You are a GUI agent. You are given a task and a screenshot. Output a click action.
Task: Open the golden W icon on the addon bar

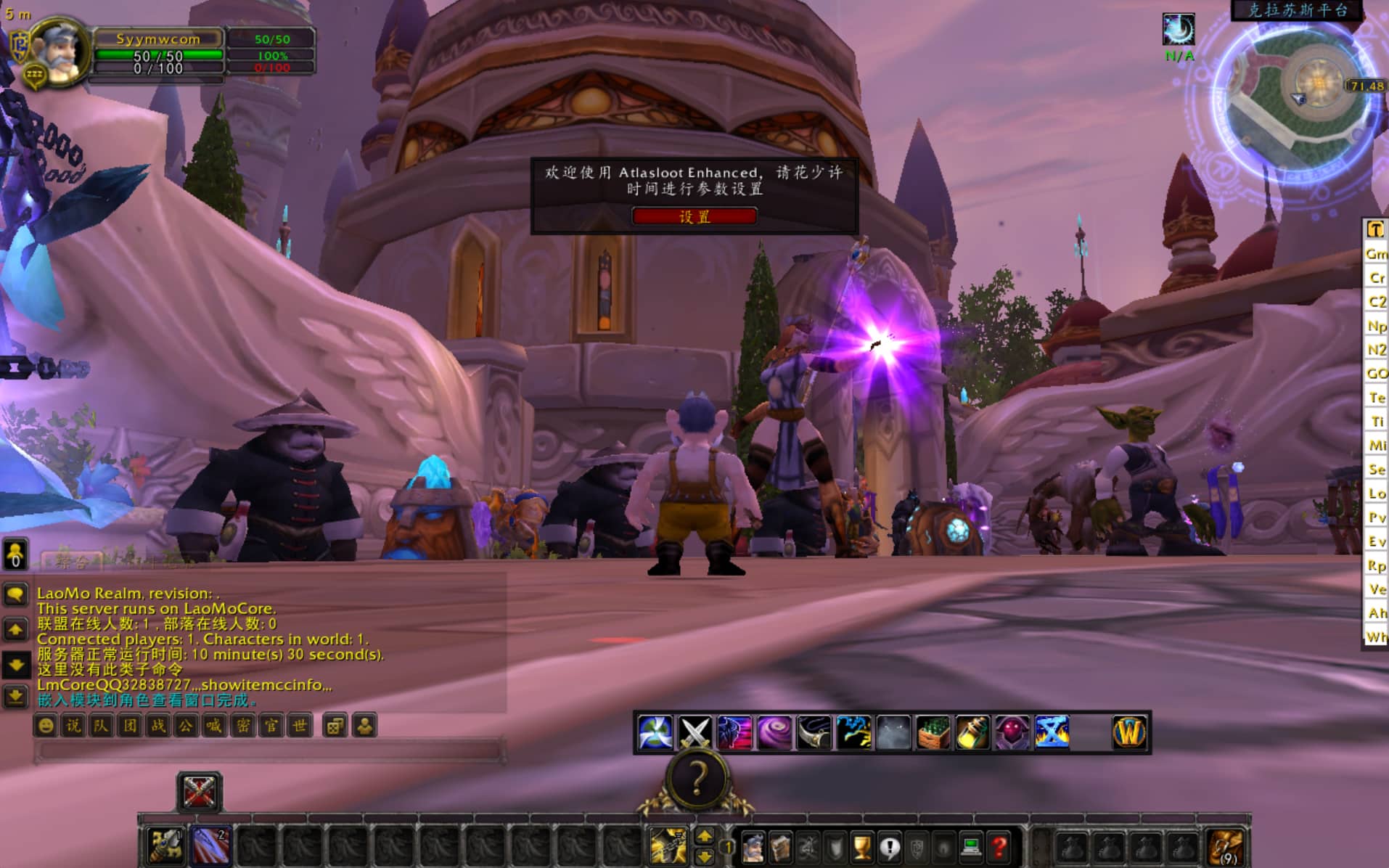tap(1129, 732)
